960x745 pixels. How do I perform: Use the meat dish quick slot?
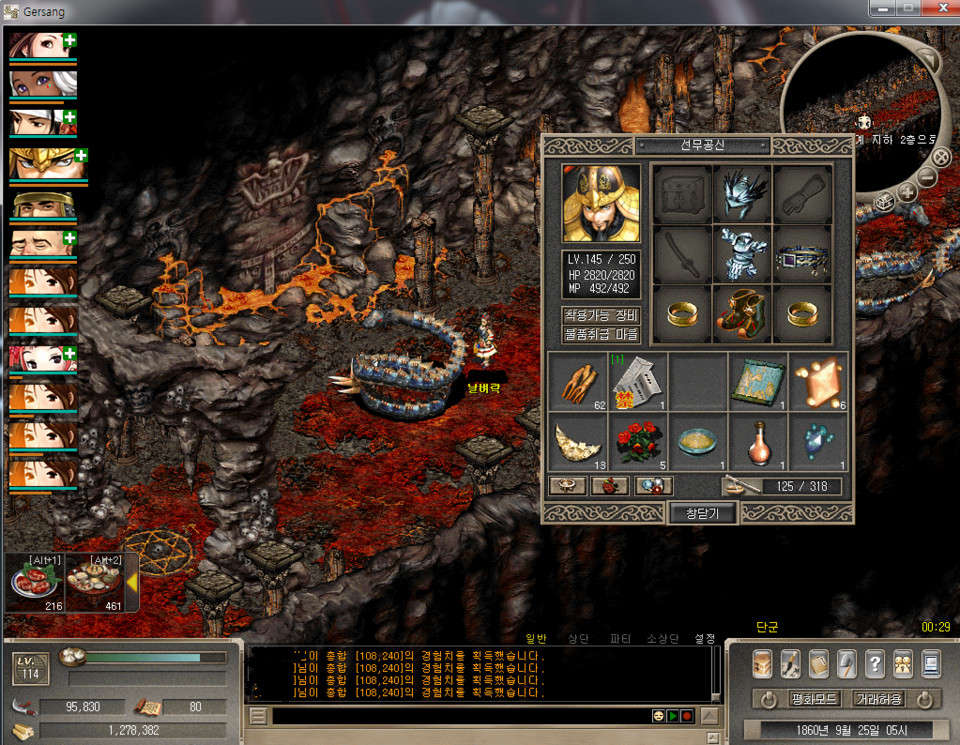point(34,582)
